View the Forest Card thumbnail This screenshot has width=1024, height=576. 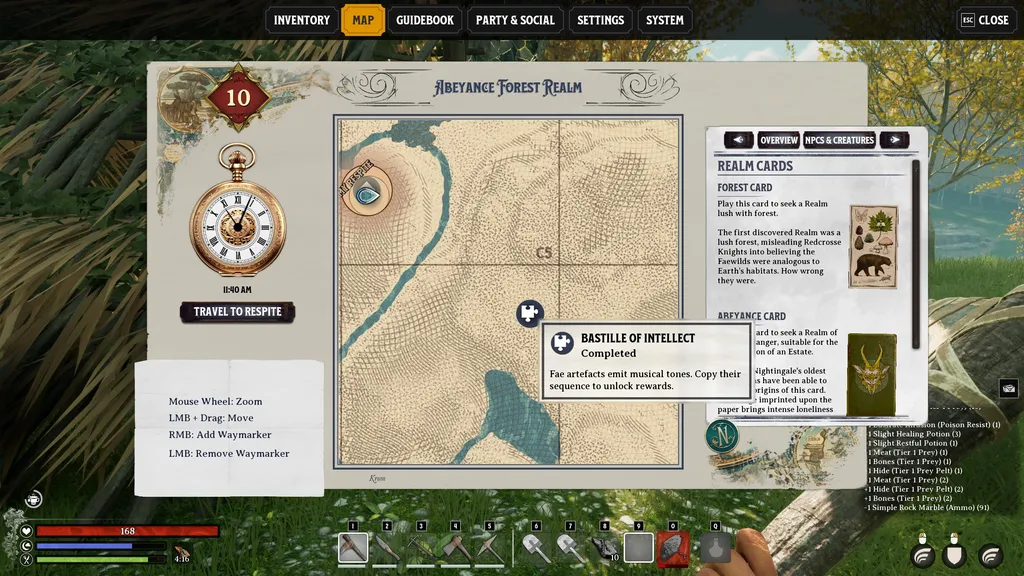point(873,246)
